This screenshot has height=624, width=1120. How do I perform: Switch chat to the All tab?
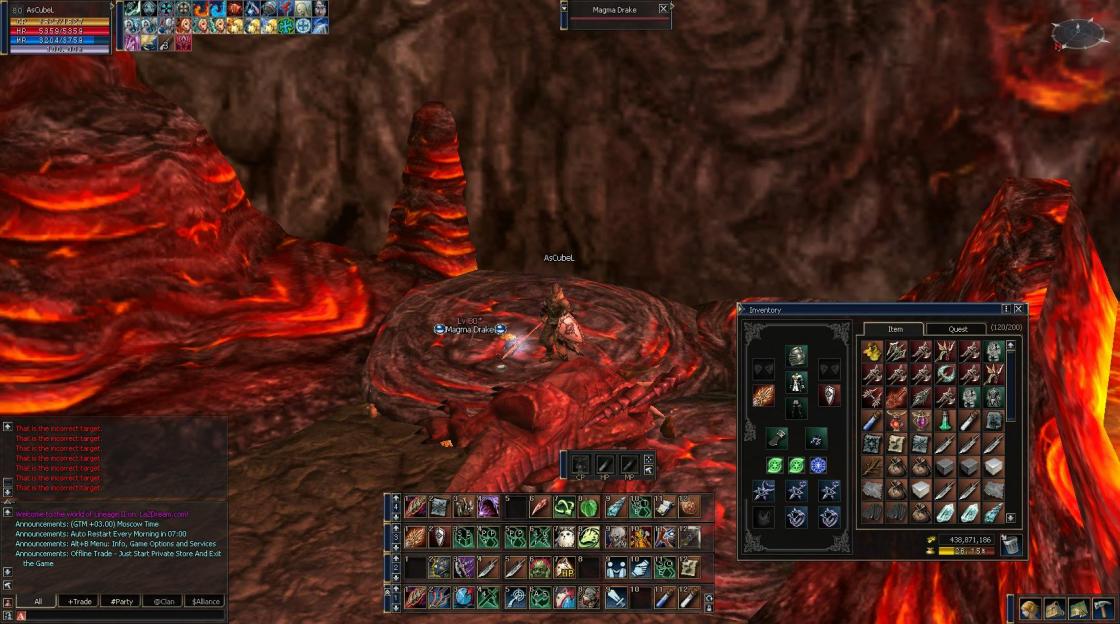38,602
